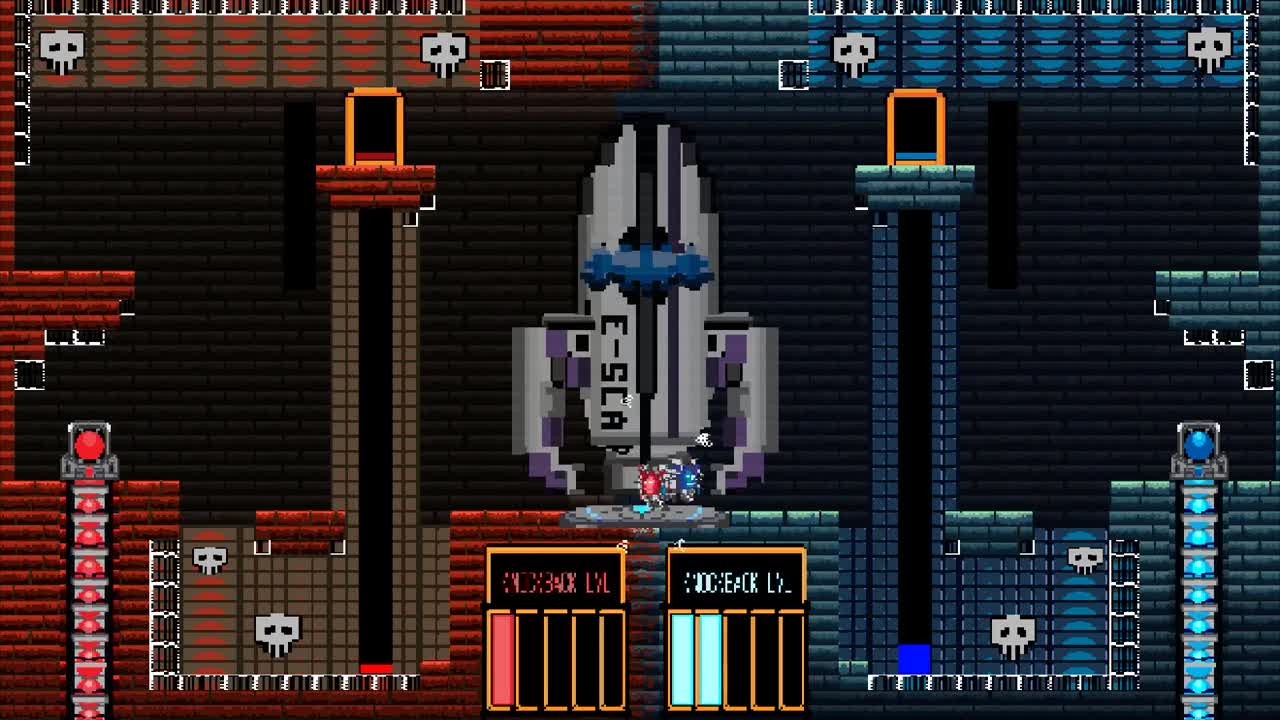The image size is (1280, 720).
Task: Expand the orange doorway on the red side
Action: coord(374,126)
